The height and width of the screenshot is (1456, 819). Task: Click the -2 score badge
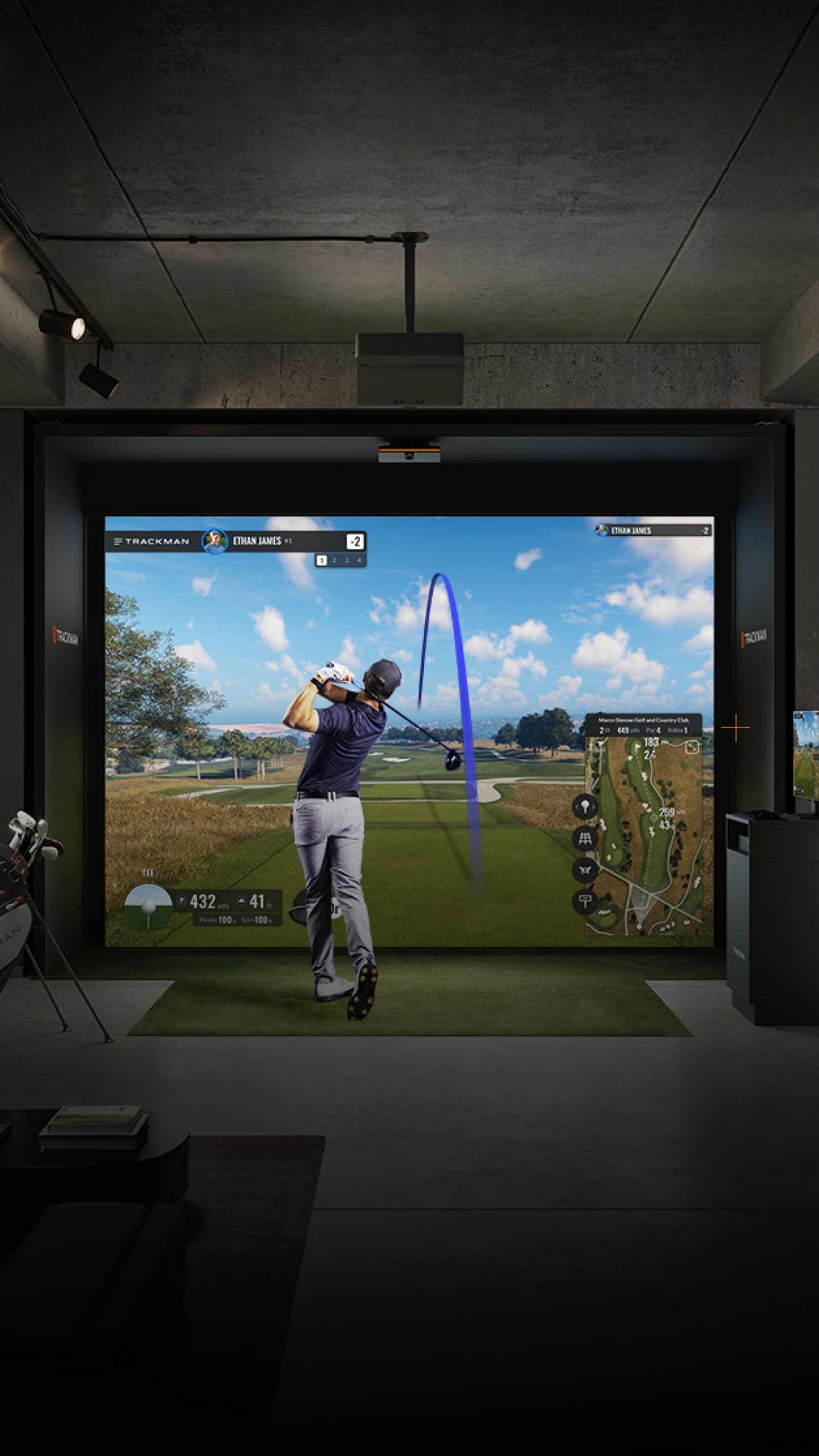[x=355, y=541]
